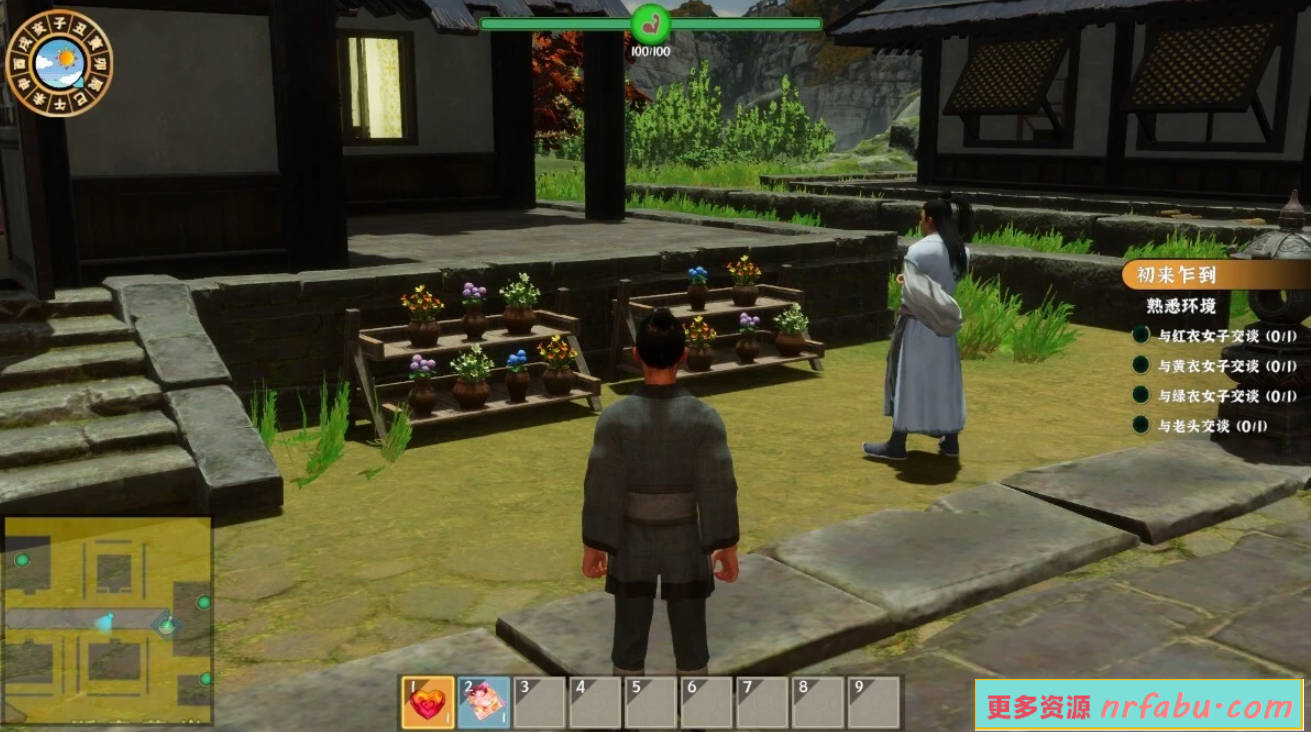The image size is (1311, 732).
Task: Select the 与绿衣女子交谈 objective
Action: click(1212, 396)
